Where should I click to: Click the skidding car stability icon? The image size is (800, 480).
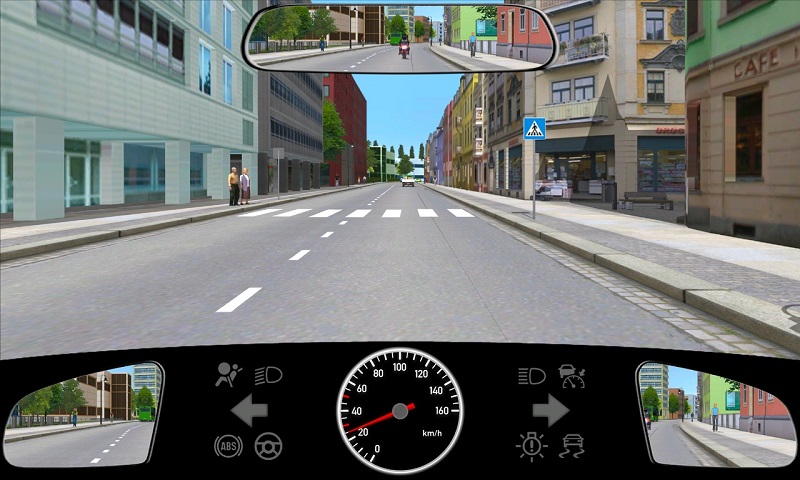[x=572, y=445]
